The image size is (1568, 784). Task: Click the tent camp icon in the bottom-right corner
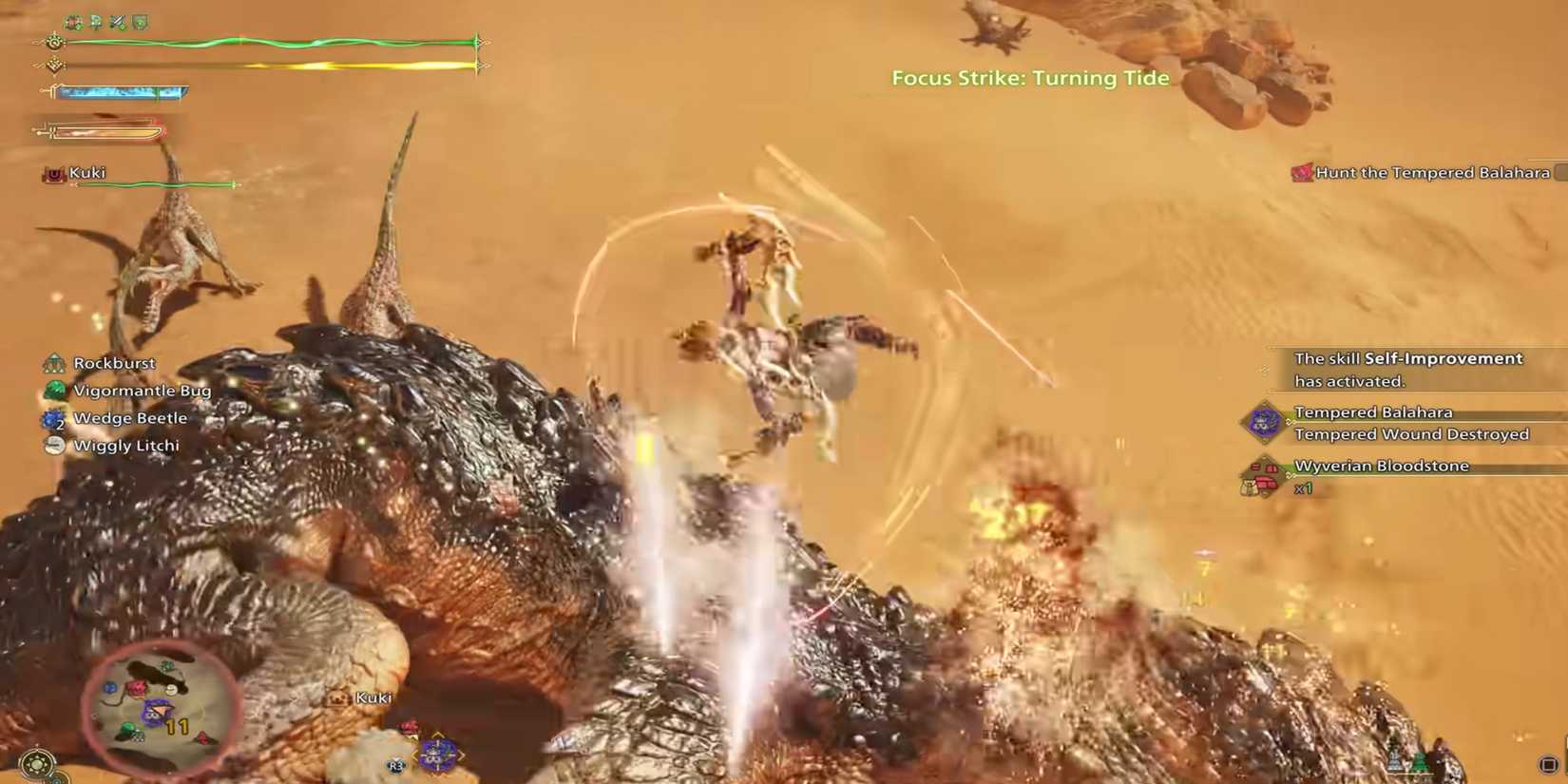[x=1419, y=761]
